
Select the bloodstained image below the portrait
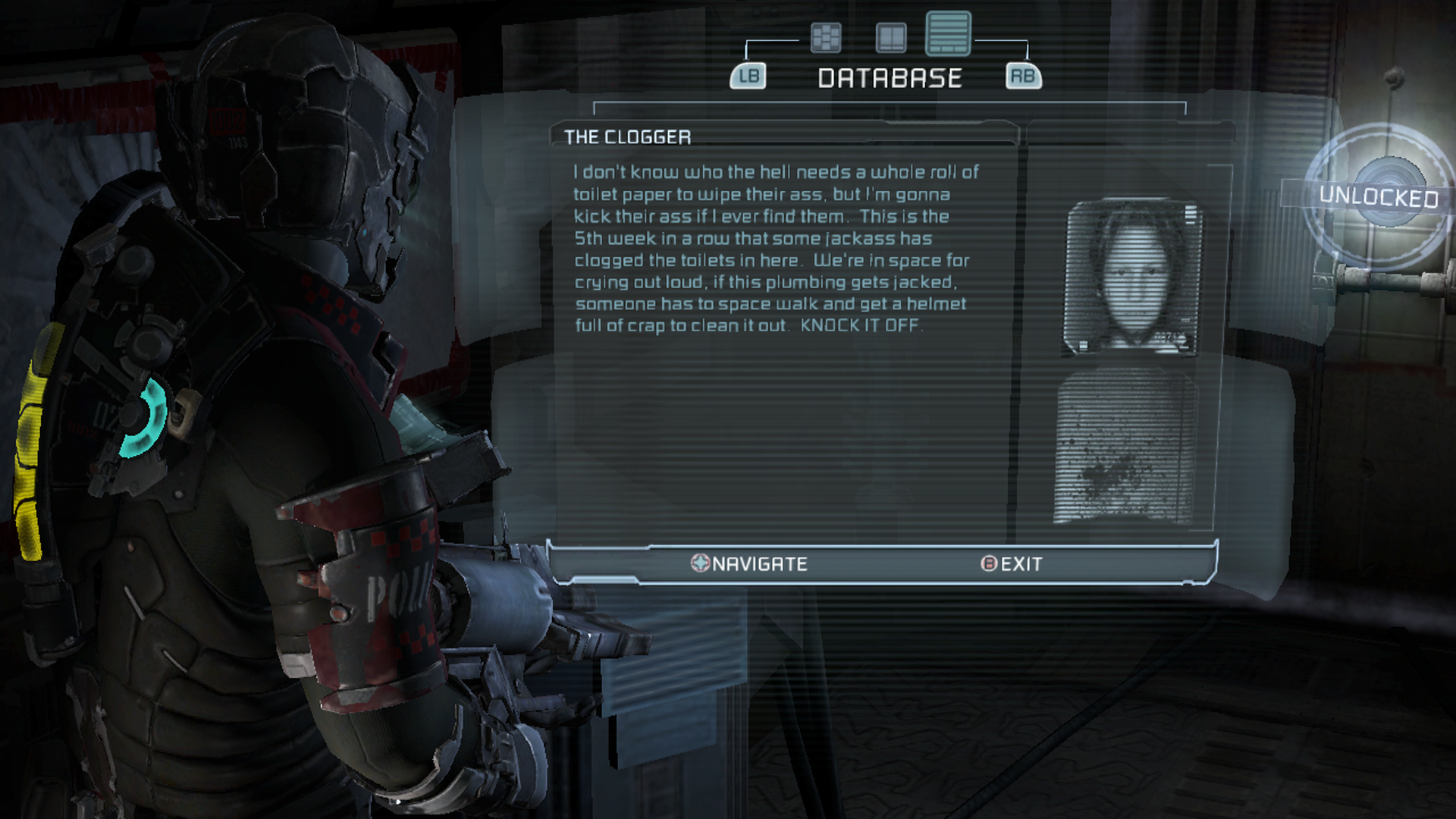pyautogui.click(x=1125, y=449)
